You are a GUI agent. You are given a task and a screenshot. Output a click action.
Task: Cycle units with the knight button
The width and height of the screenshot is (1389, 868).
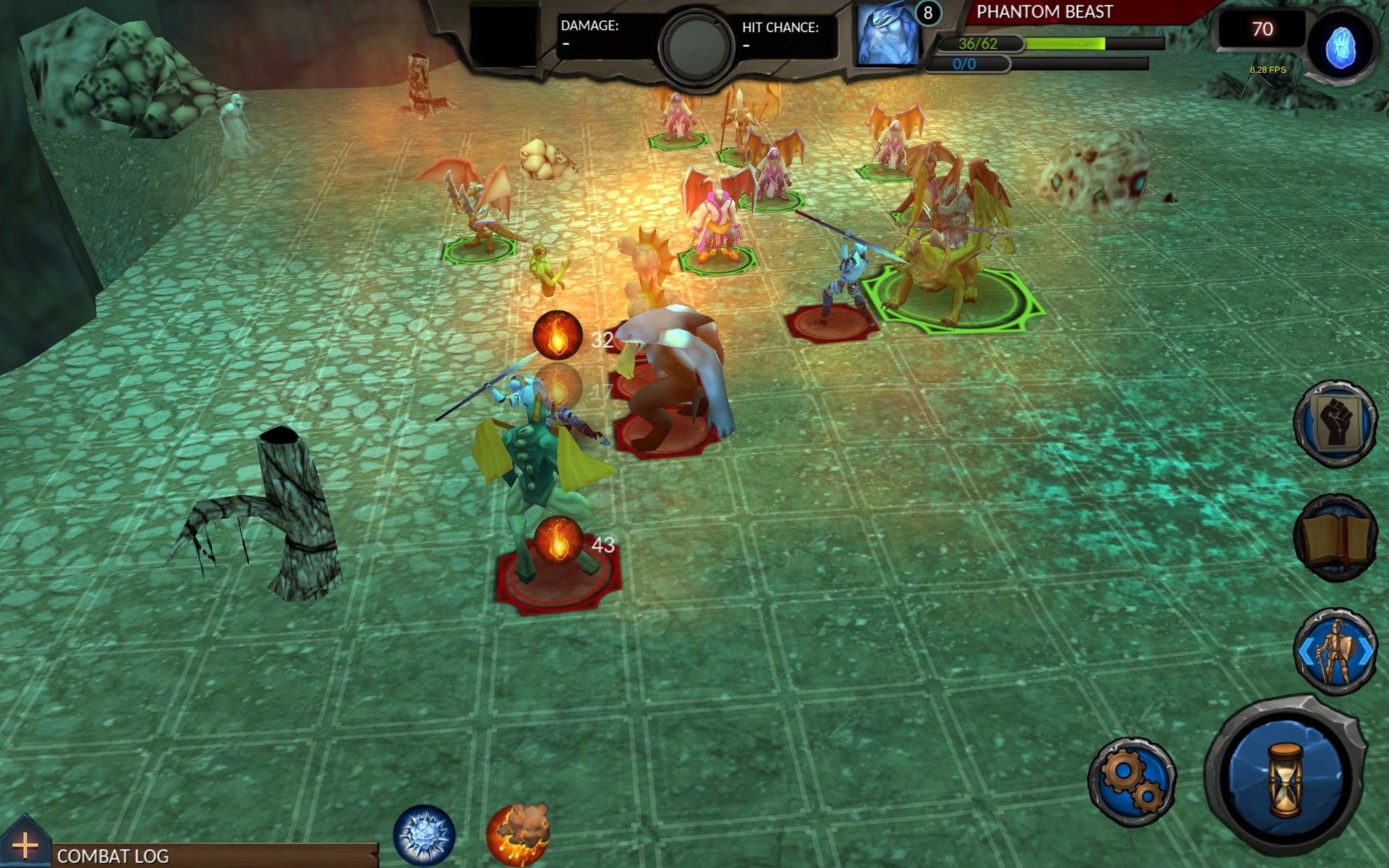[x=1336, y=652]
